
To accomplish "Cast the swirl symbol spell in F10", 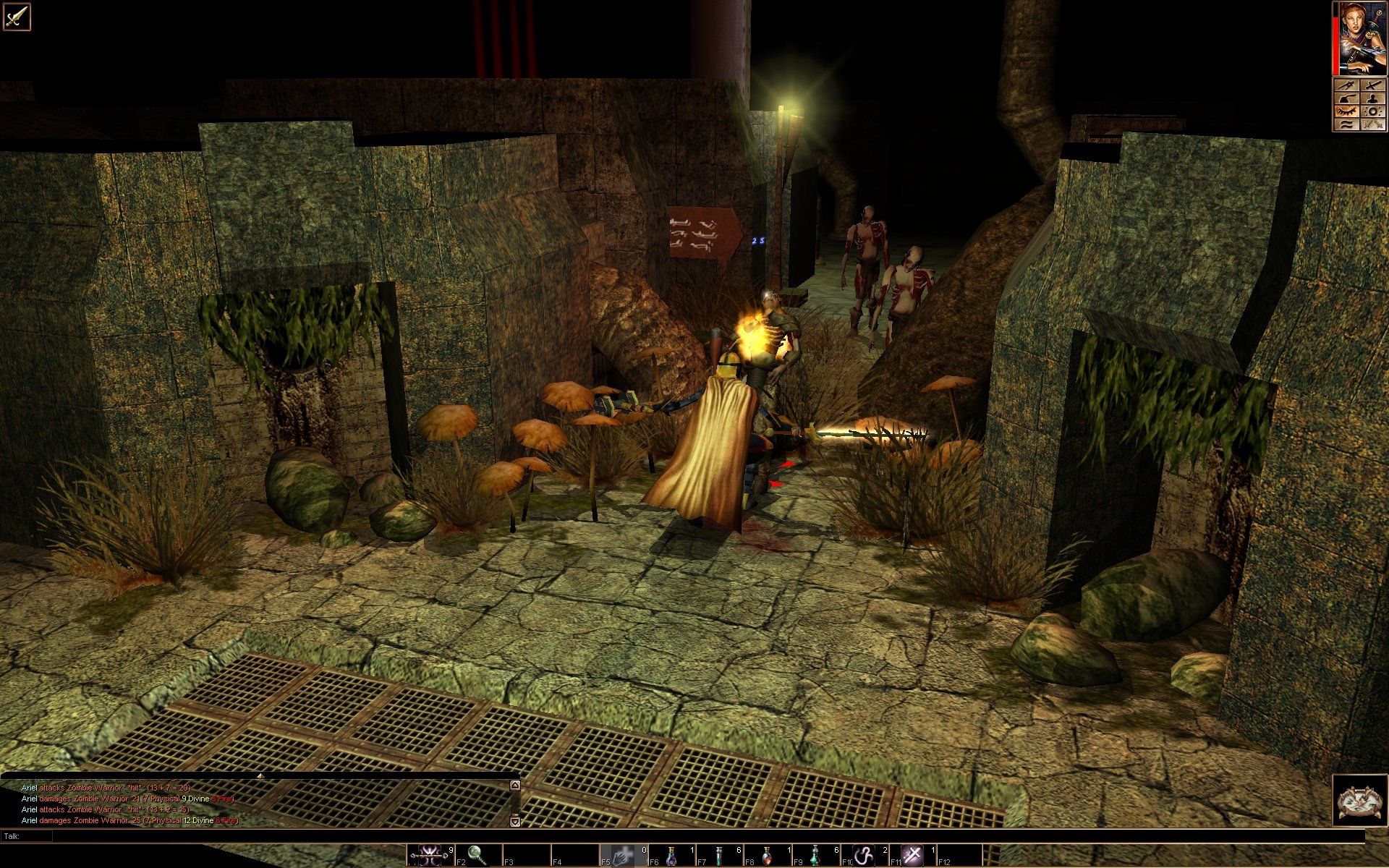I will click(x=865, y=856).
